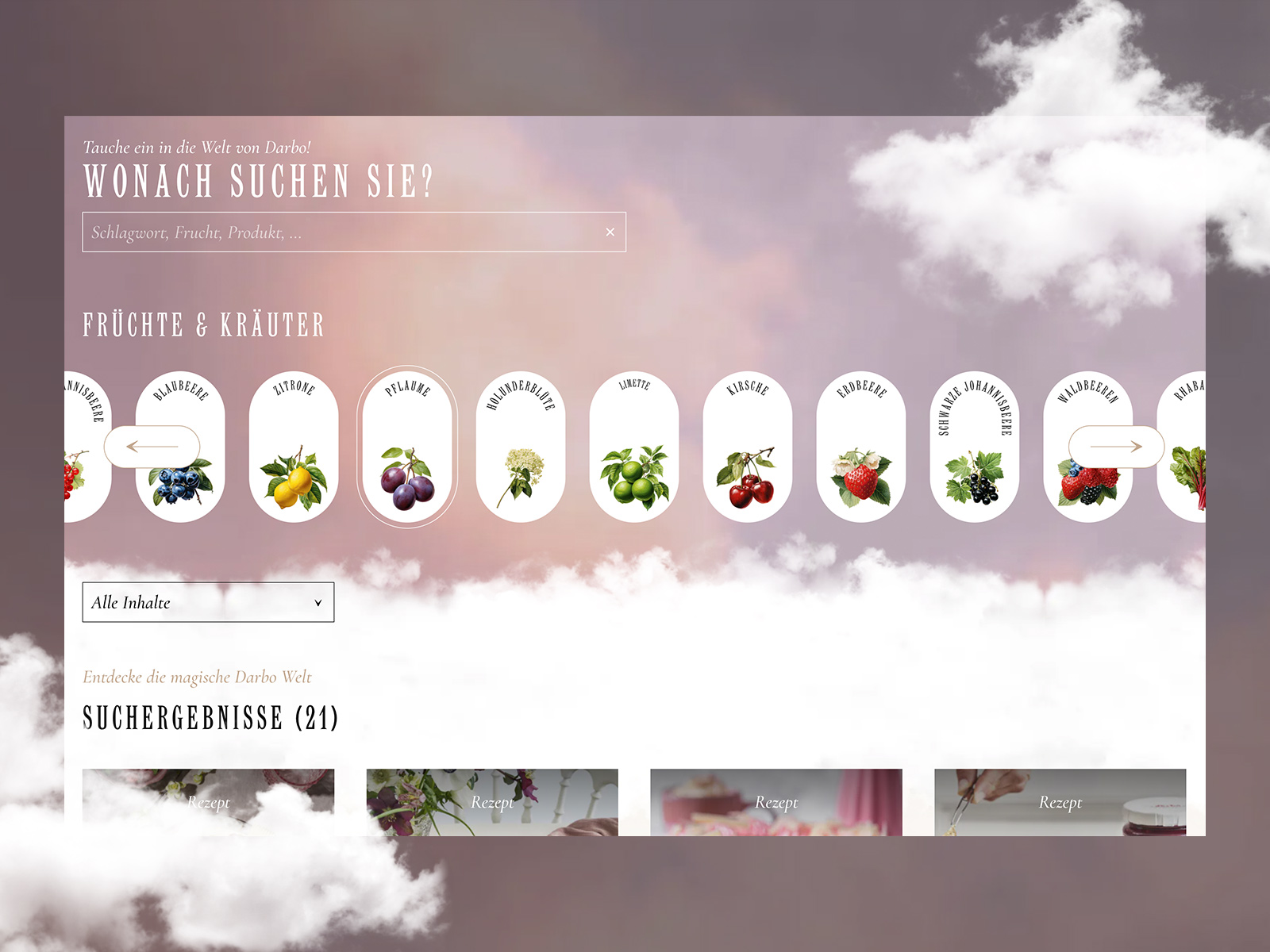Select the Limette fruit card
Viewport: 1270px width, 952px height.
634,447
